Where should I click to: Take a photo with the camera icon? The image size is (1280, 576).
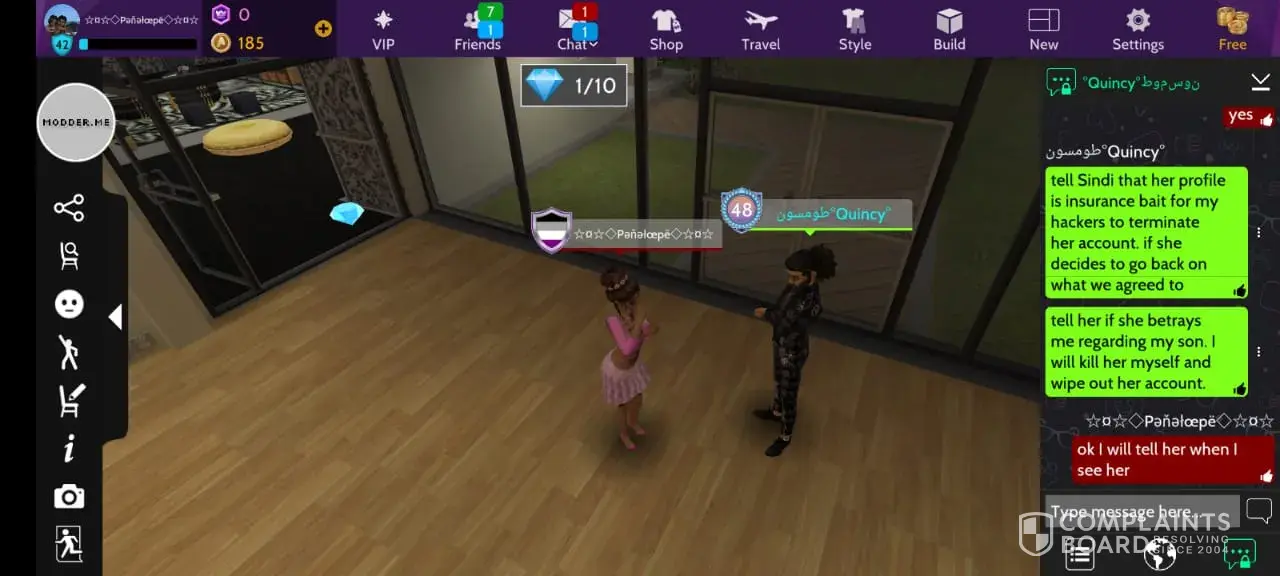tap(69, 497)
